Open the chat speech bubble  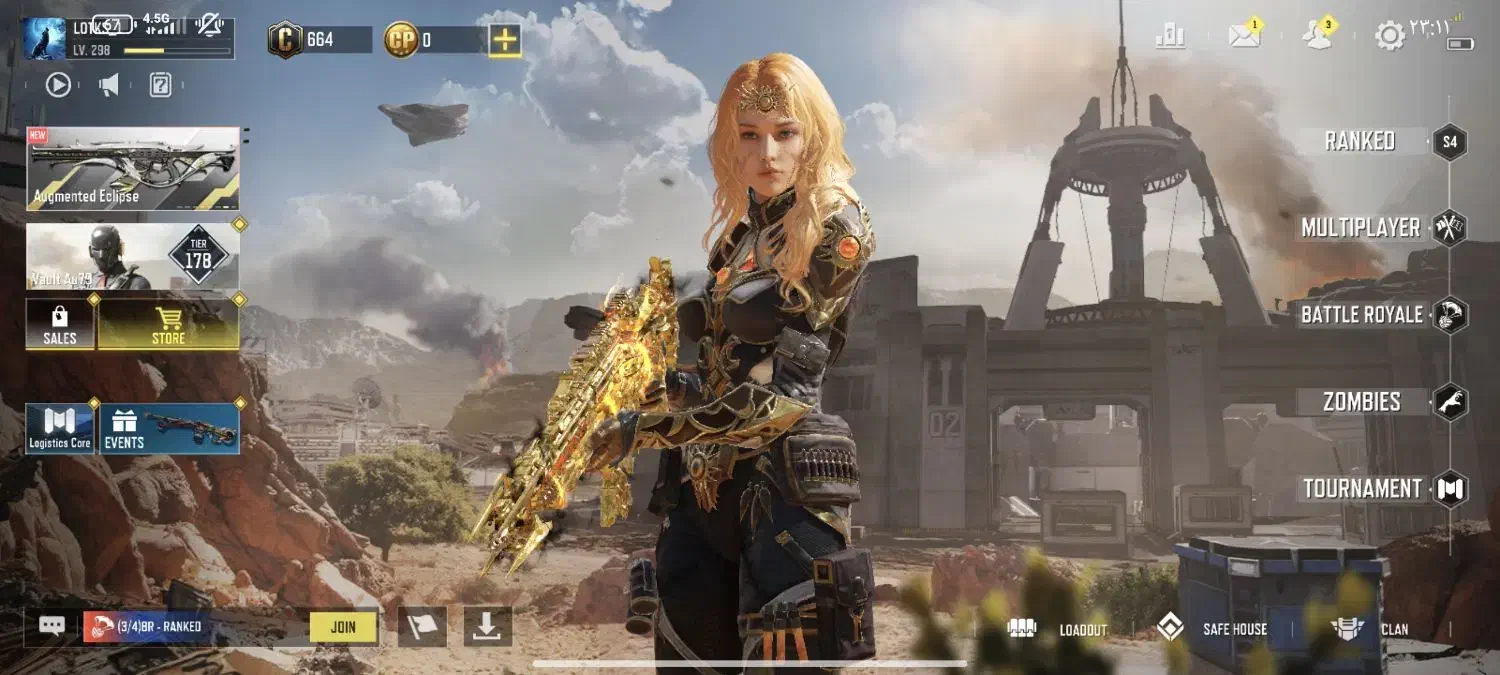(x=52, y=626)
